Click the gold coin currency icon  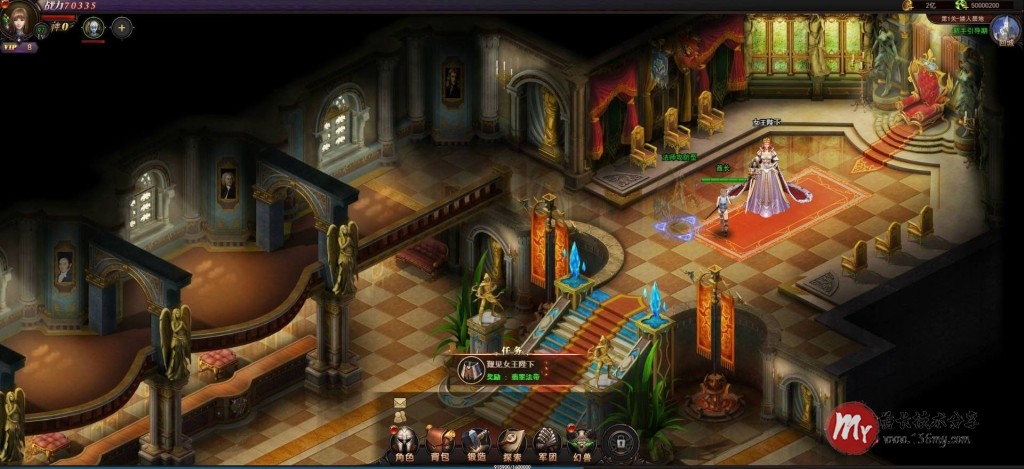[908, 5]
